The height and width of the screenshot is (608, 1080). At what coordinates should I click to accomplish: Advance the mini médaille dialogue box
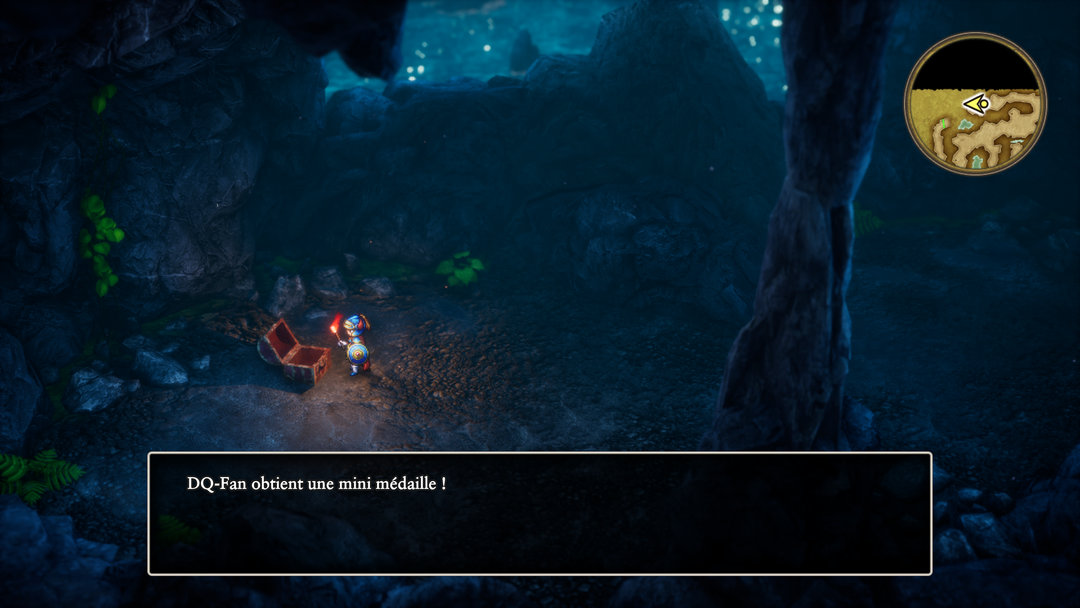(x=539, y=513)
